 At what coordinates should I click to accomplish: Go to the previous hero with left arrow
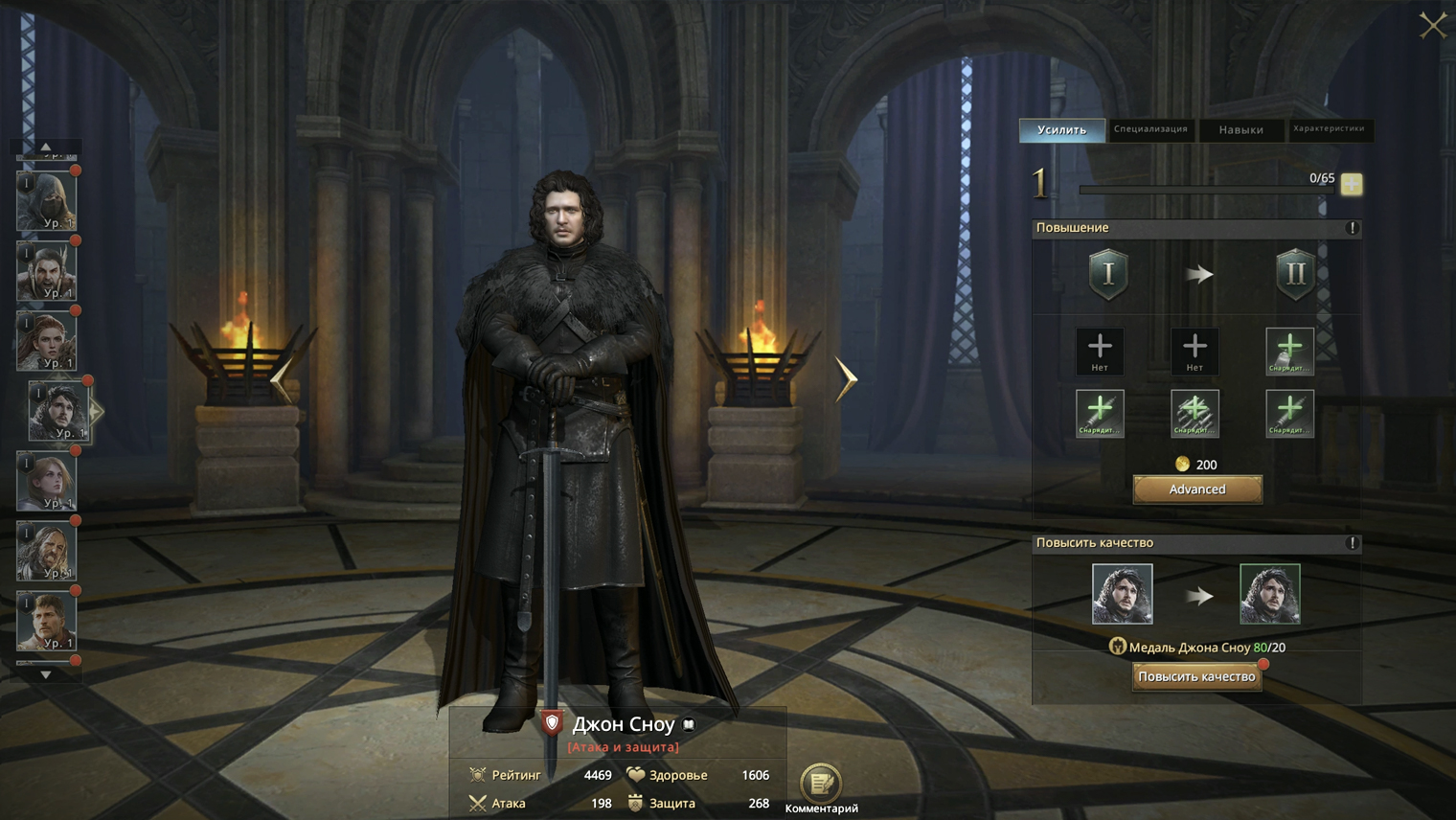tap(282, 379)
